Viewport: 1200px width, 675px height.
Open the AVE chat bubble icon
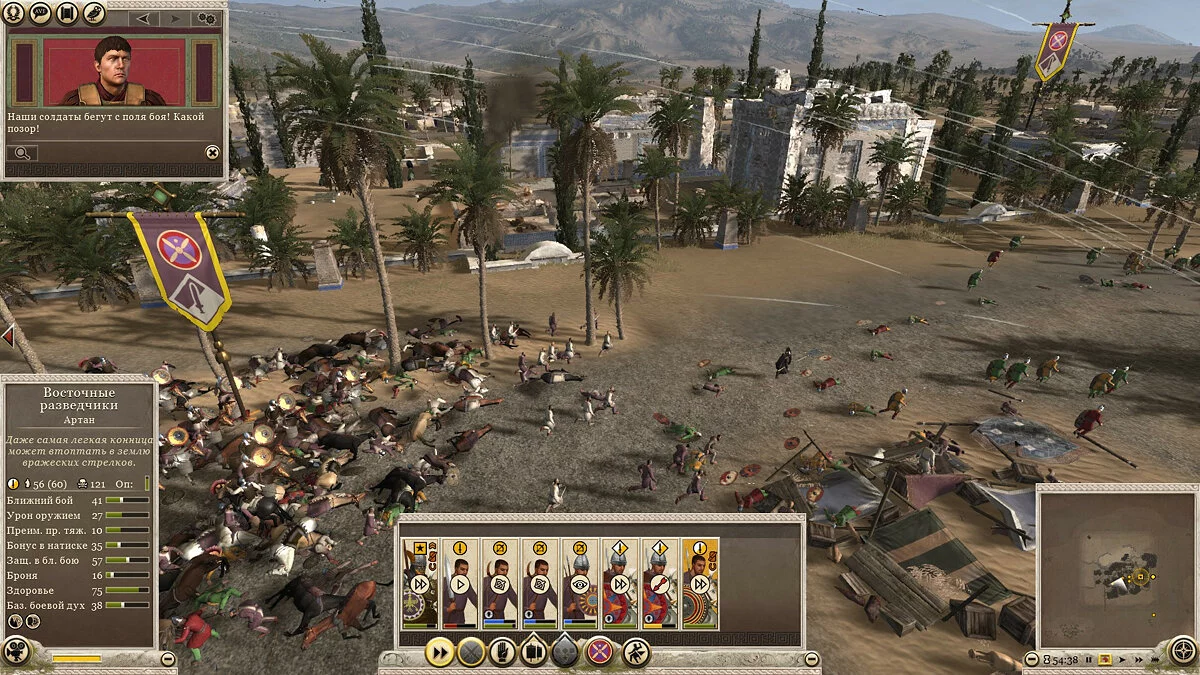pos(41,14)
